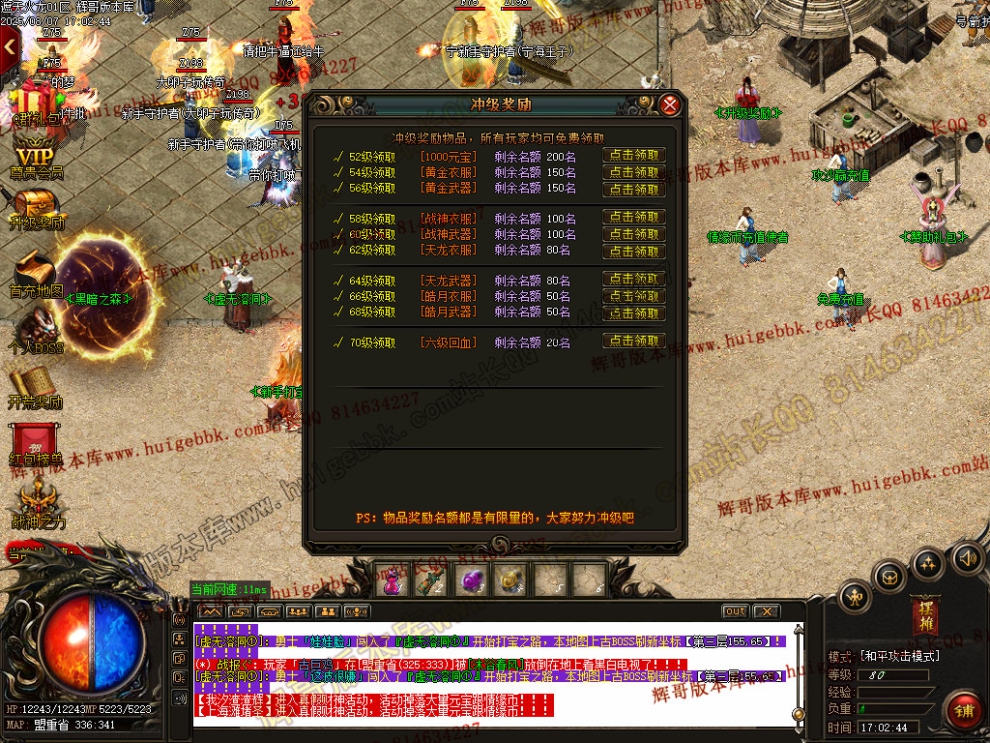Claim the level 70 六级回血 reward
This screenshot has width=990, height=743.
pos(634,342)
